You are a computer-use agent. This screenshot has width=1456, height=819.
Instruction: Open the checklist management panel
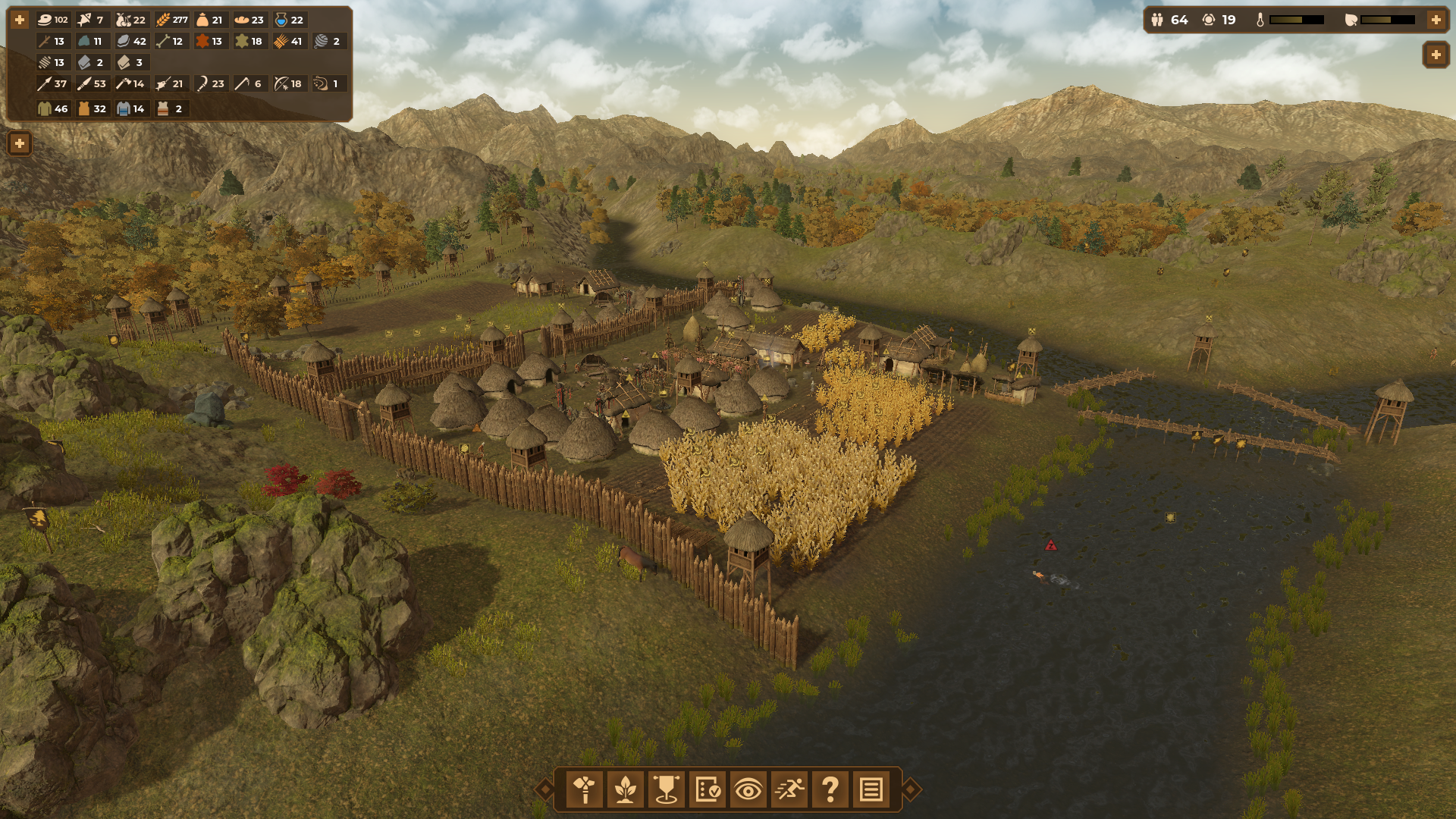(x=708, y=789)
